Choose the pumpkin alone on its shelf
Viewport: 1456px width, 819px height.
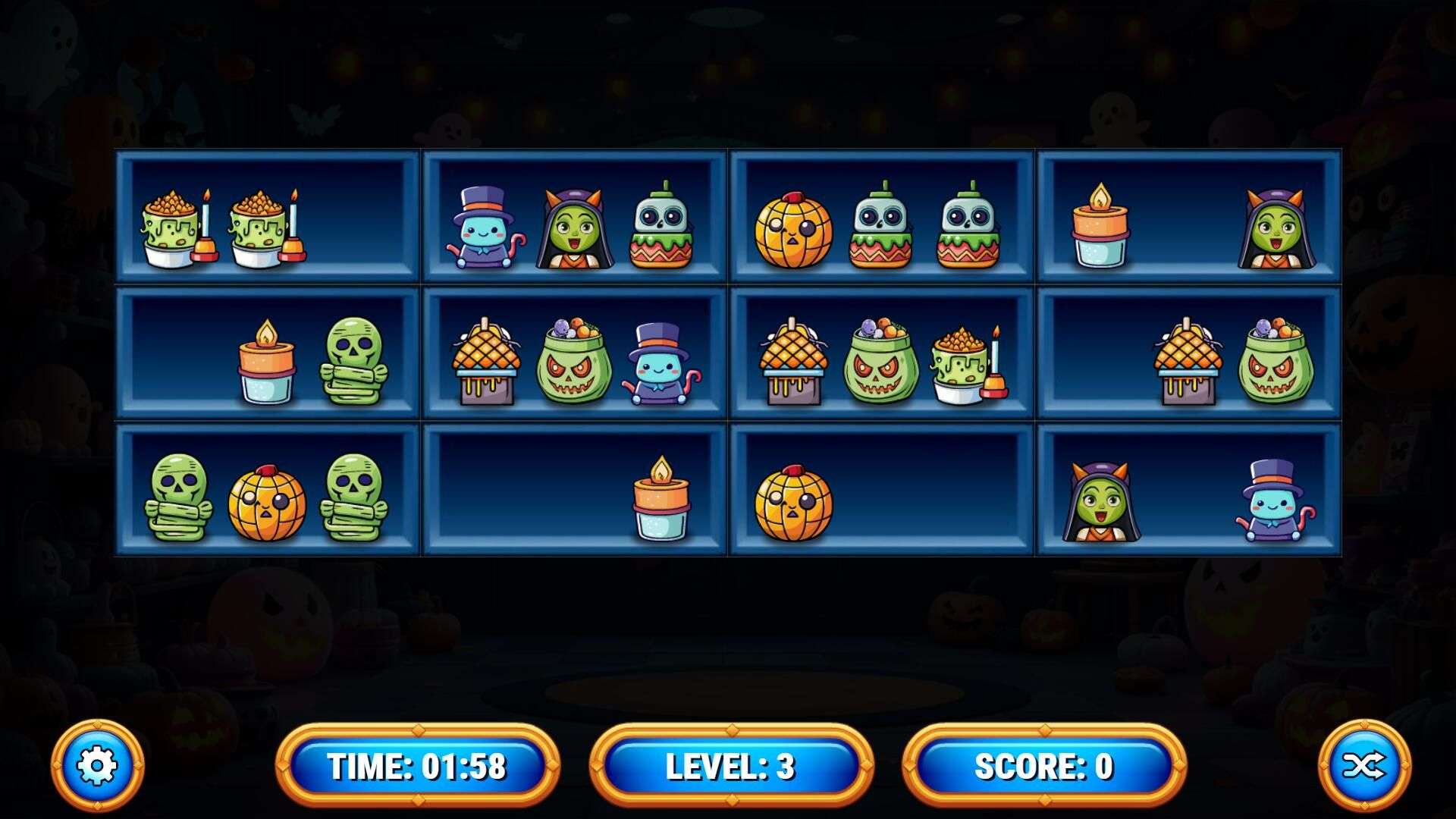793,503
